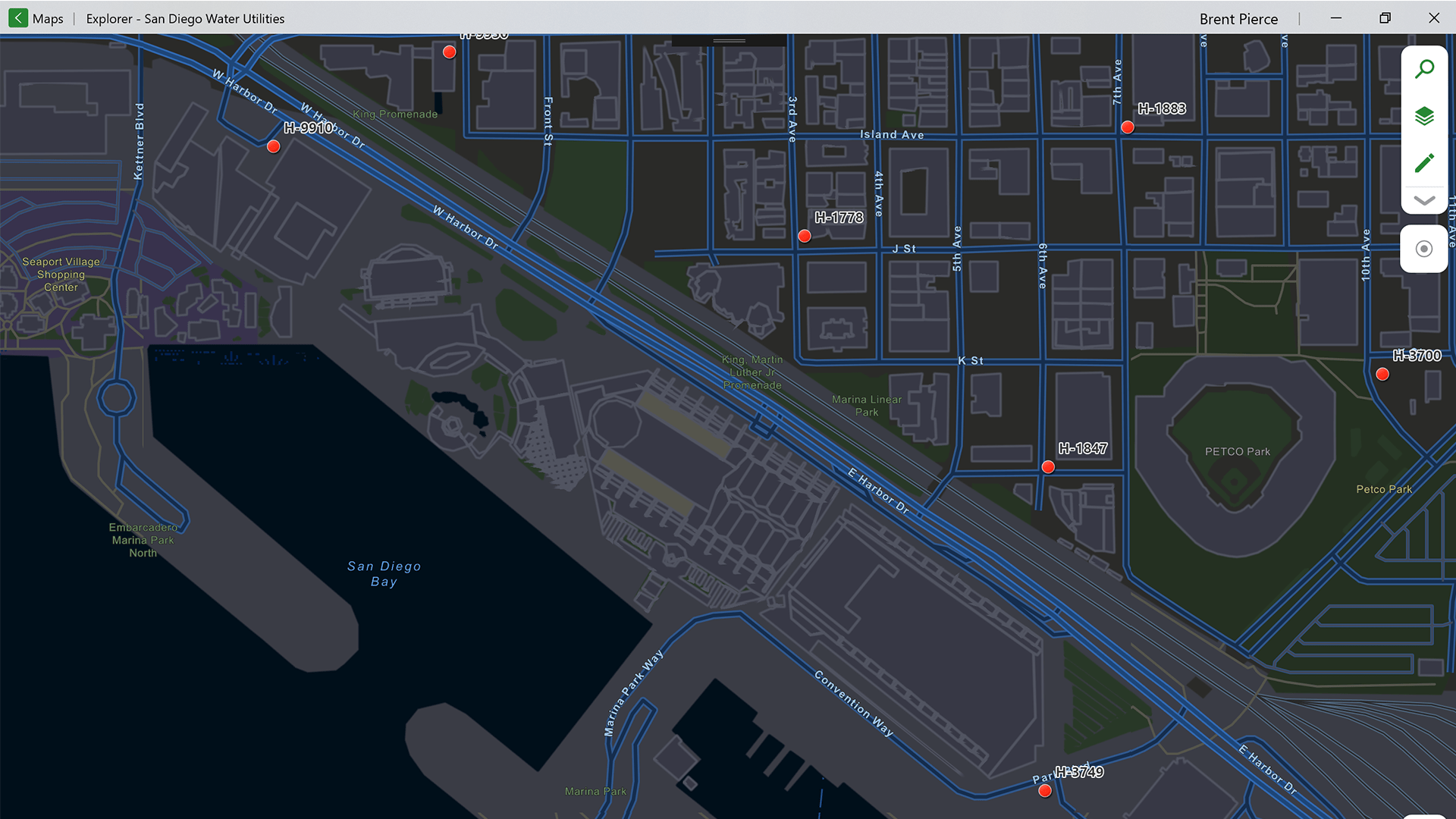Select the hydrant marker below H-9930 label
This screenshot has height=819, width=1456.
click(449, 52)
